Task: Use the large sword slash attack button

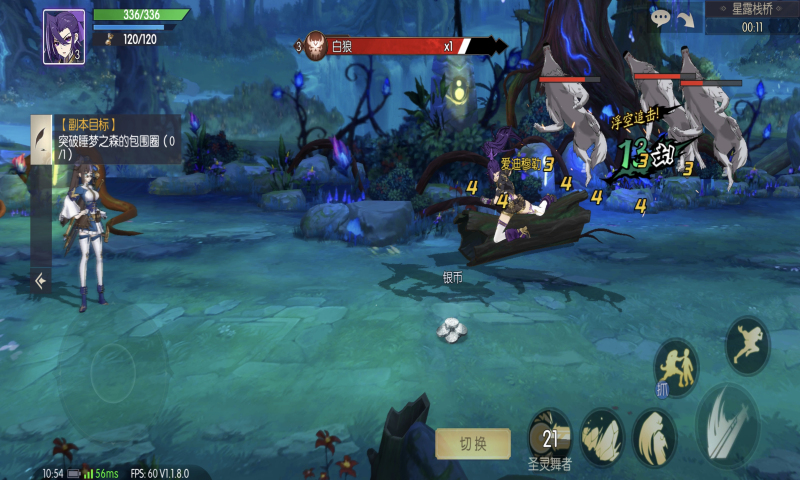Action: click(730, 424)
